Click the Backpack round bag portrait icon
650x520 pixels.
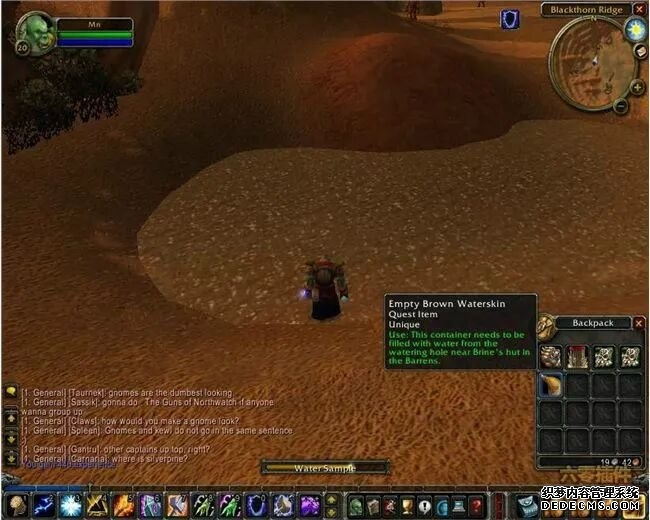click(x=547, y=325)
